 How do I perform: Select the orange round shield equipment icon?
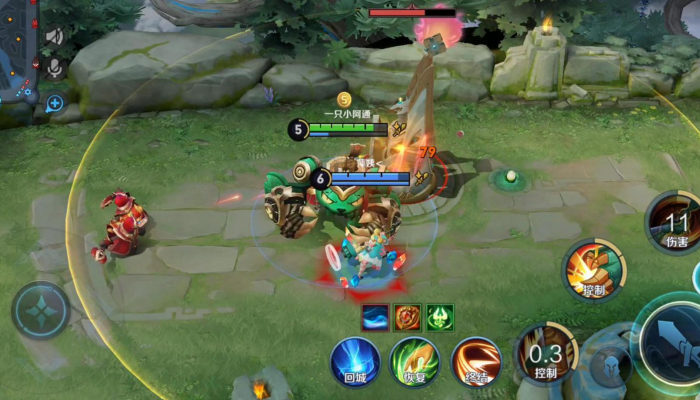point(408,318)
